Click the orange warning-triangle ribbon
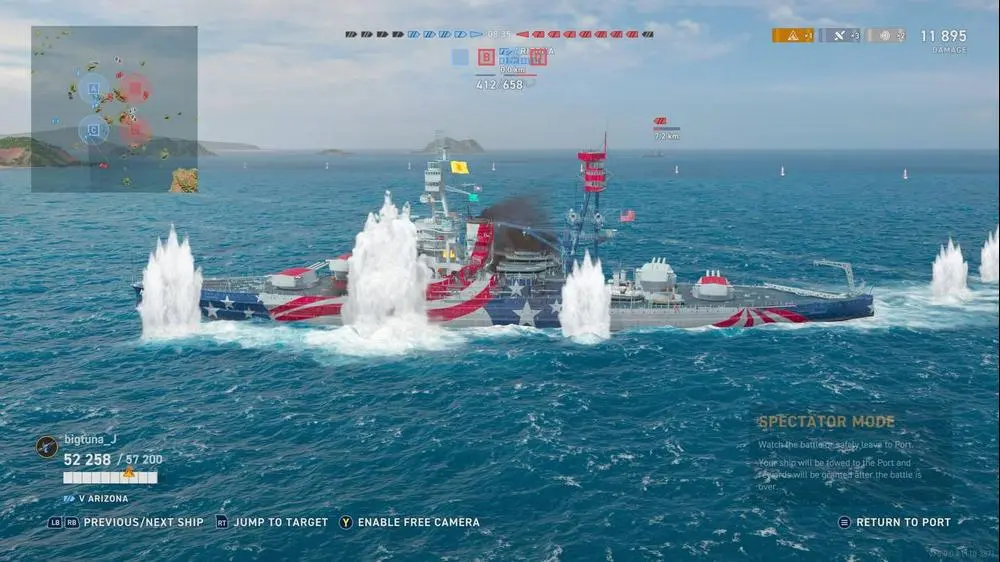This screenshot has width=1000, height=562. coord(792,35)
